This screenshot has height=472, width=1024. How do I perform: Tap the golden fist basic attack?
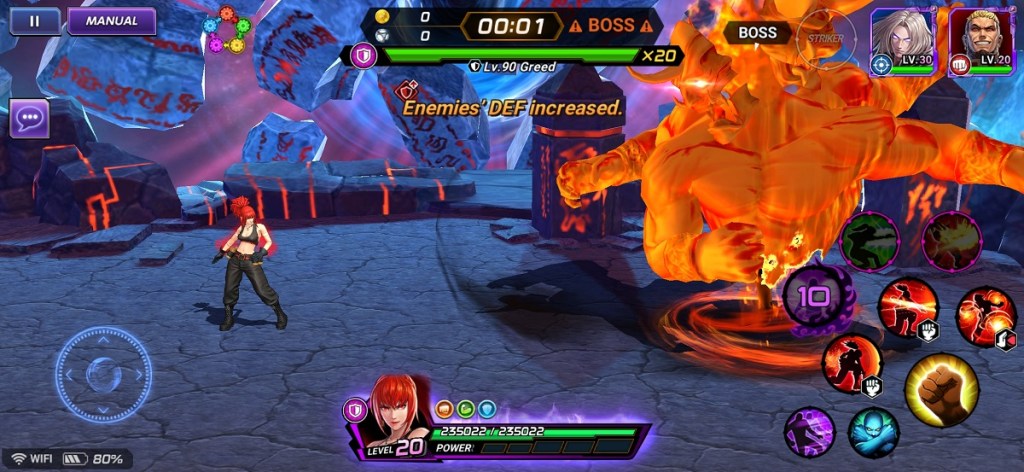point(941,389)
